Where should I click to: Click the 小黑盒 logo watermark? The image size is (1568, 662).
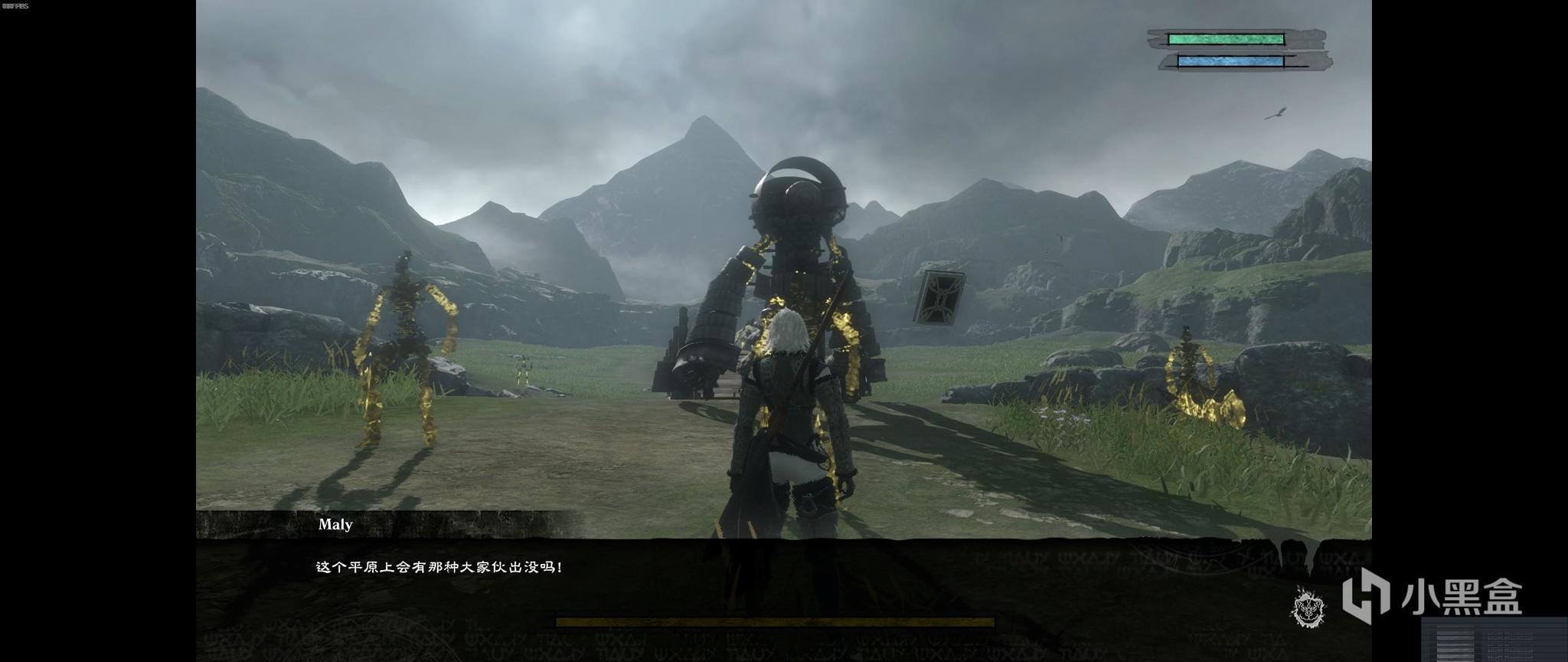[1430, 595]
